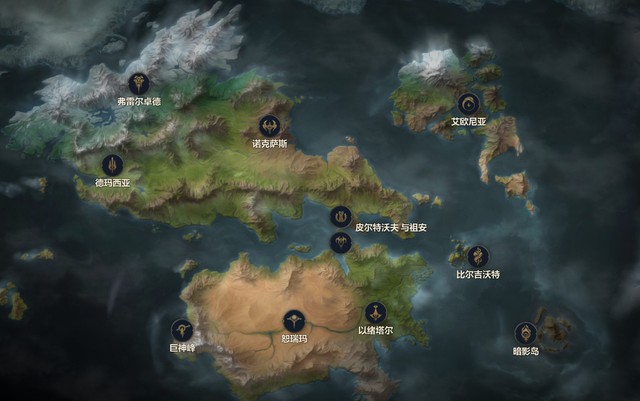Click the Ionia region marker (艾欧尼亚)
Image resolution: width=640 pixels, height=401 pixels.
pyautogui.click(x=468, y=103)
